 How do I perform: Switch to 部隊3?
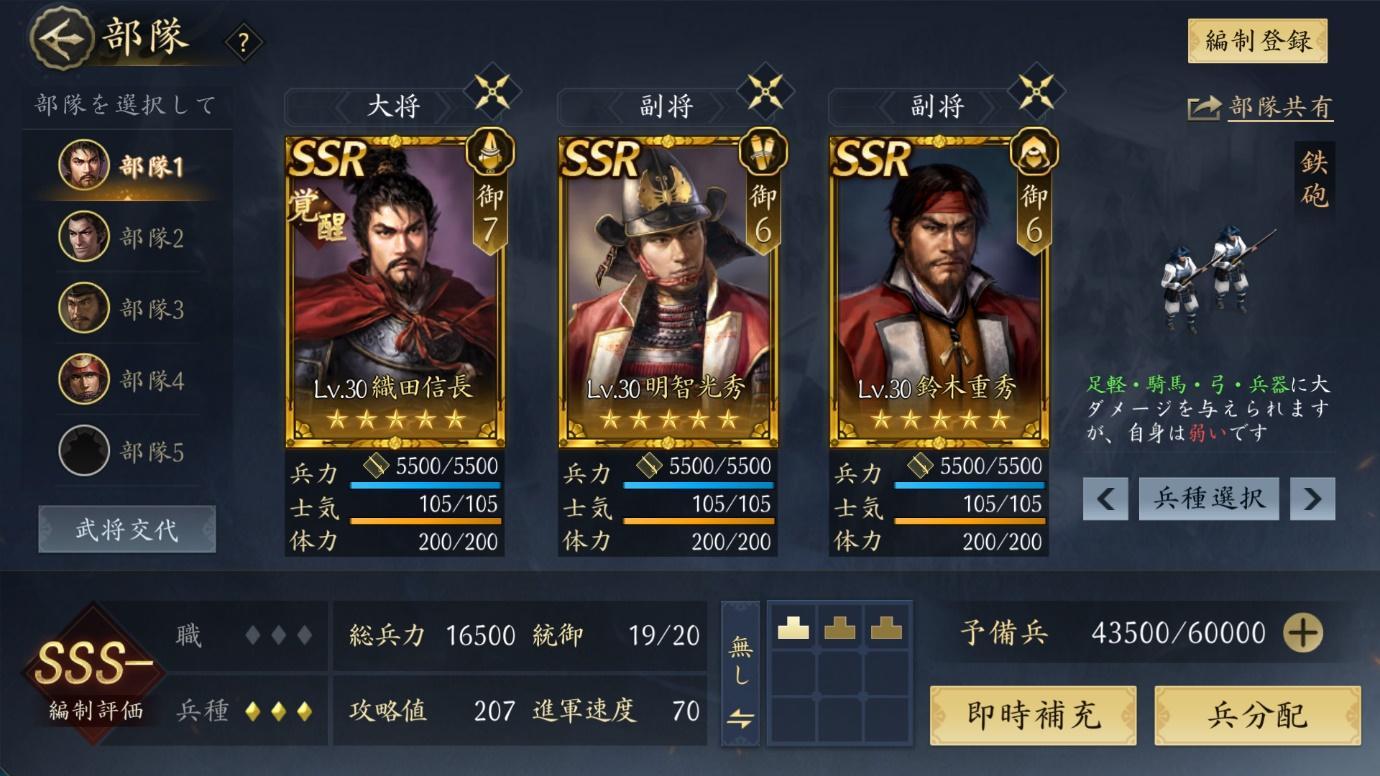pos(125,309)
